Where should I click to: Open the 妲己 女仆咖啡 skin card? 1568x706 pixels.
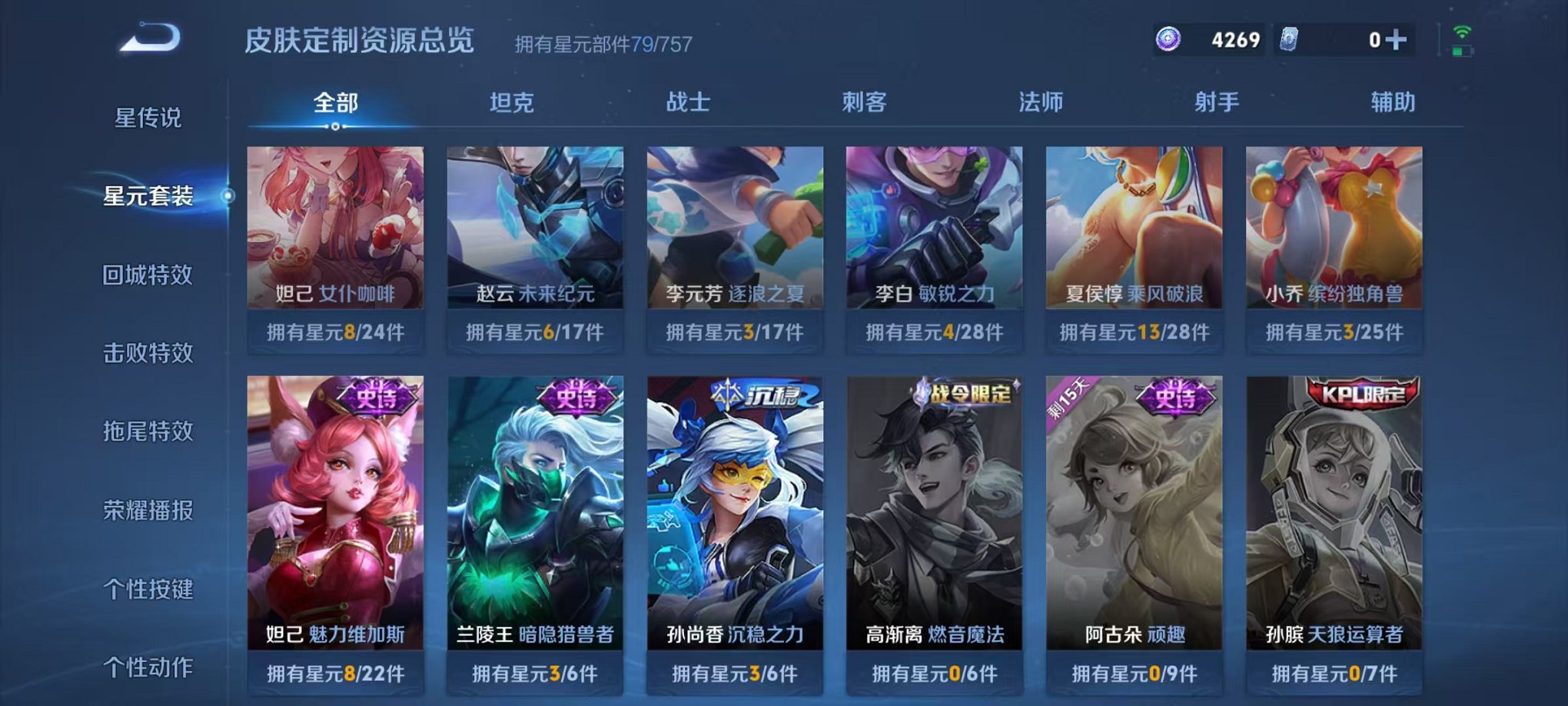[334, 231]
